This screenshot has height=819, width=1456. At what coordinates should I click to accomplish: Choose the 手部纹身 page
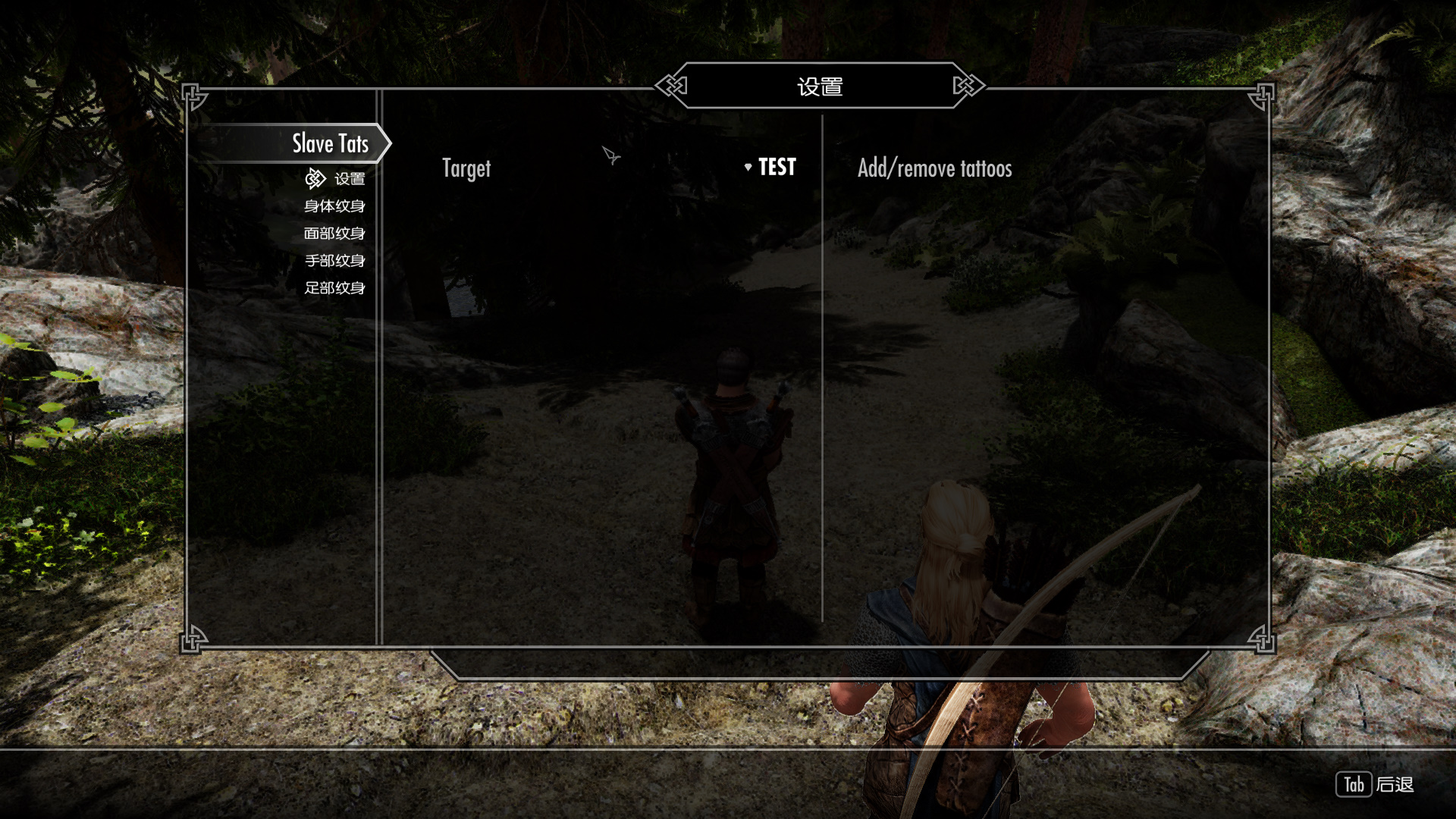tap(334, 261)
